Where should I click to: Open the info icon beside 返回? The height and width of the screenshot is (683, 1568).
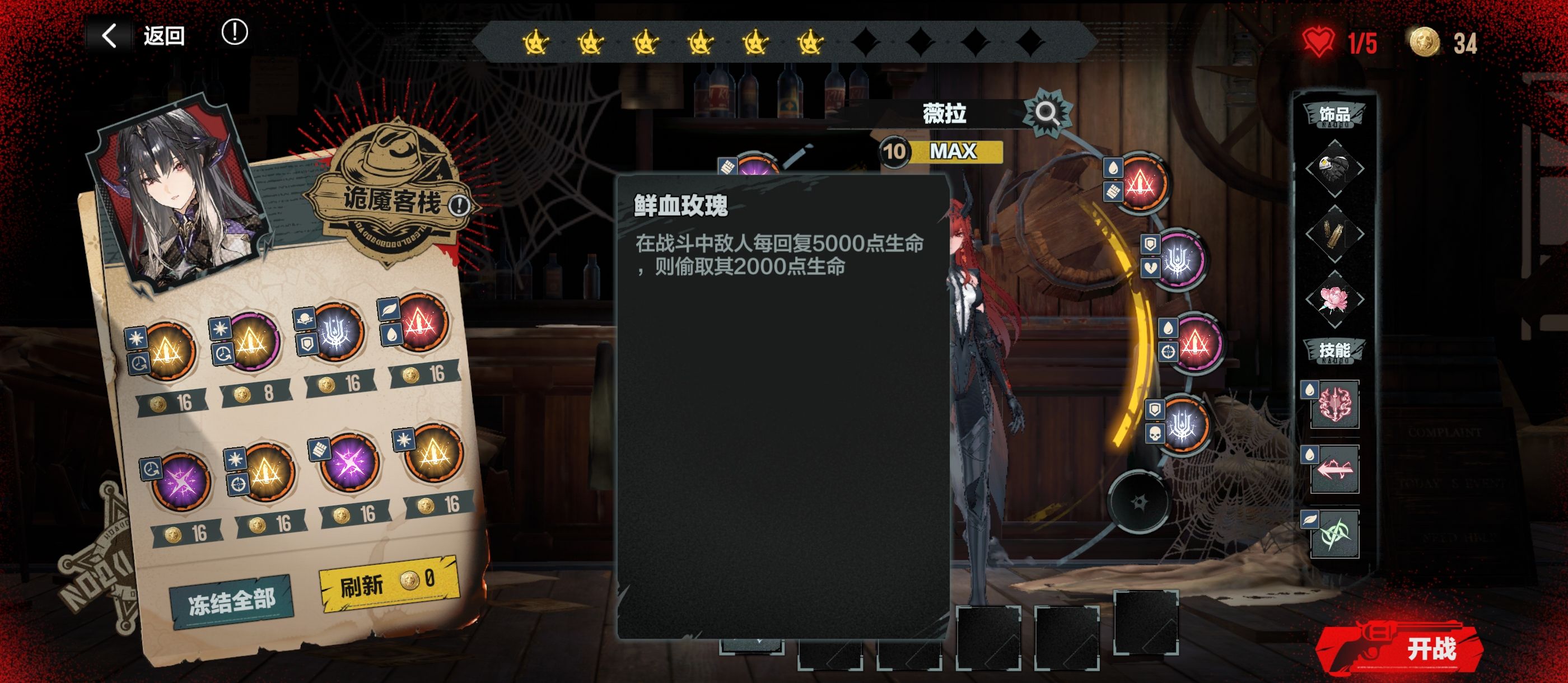pos(234,32)
